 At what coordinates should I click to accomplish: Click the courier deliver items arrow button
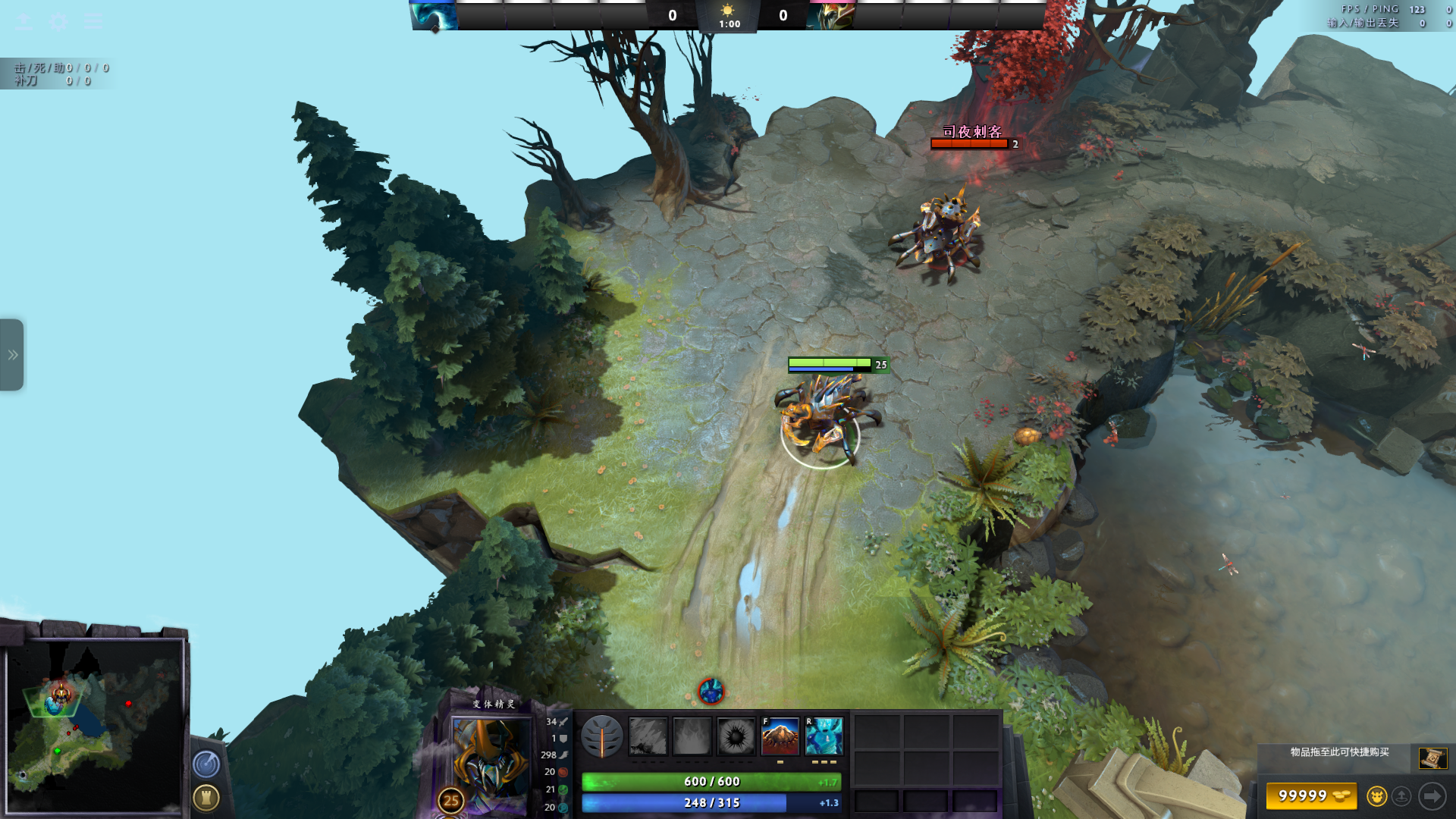tap(1432, 796)
